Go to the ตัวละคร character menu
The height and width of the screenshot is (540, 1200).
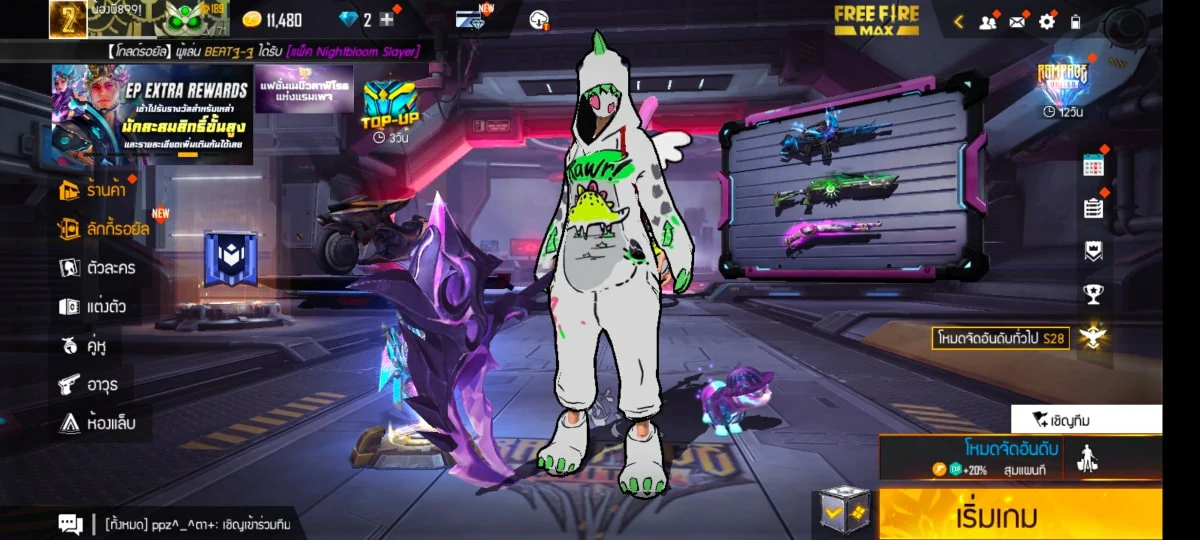coord(98,268)
